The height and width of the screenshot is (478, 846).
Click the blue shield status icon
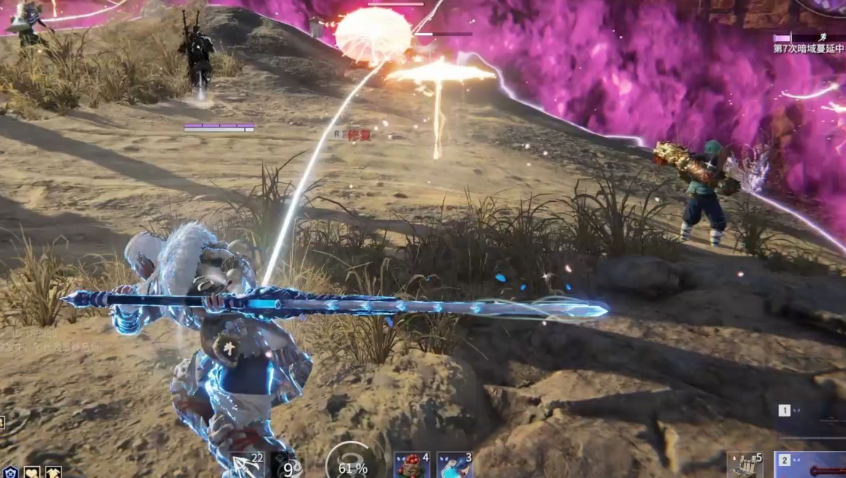(x=11, y=472)
